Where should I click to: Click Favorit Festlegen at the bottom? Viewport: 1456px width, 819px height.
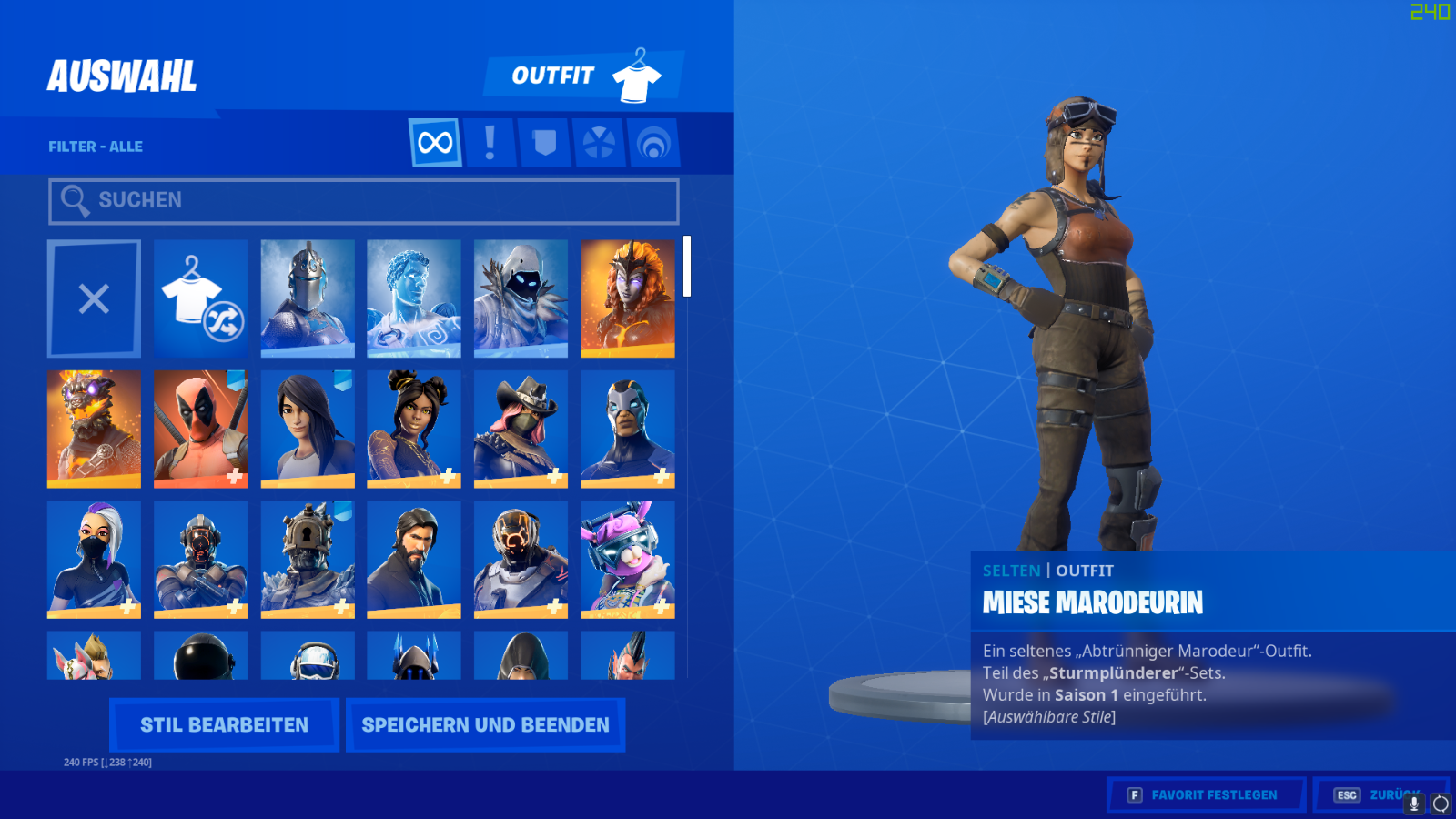pos(1206,795)
